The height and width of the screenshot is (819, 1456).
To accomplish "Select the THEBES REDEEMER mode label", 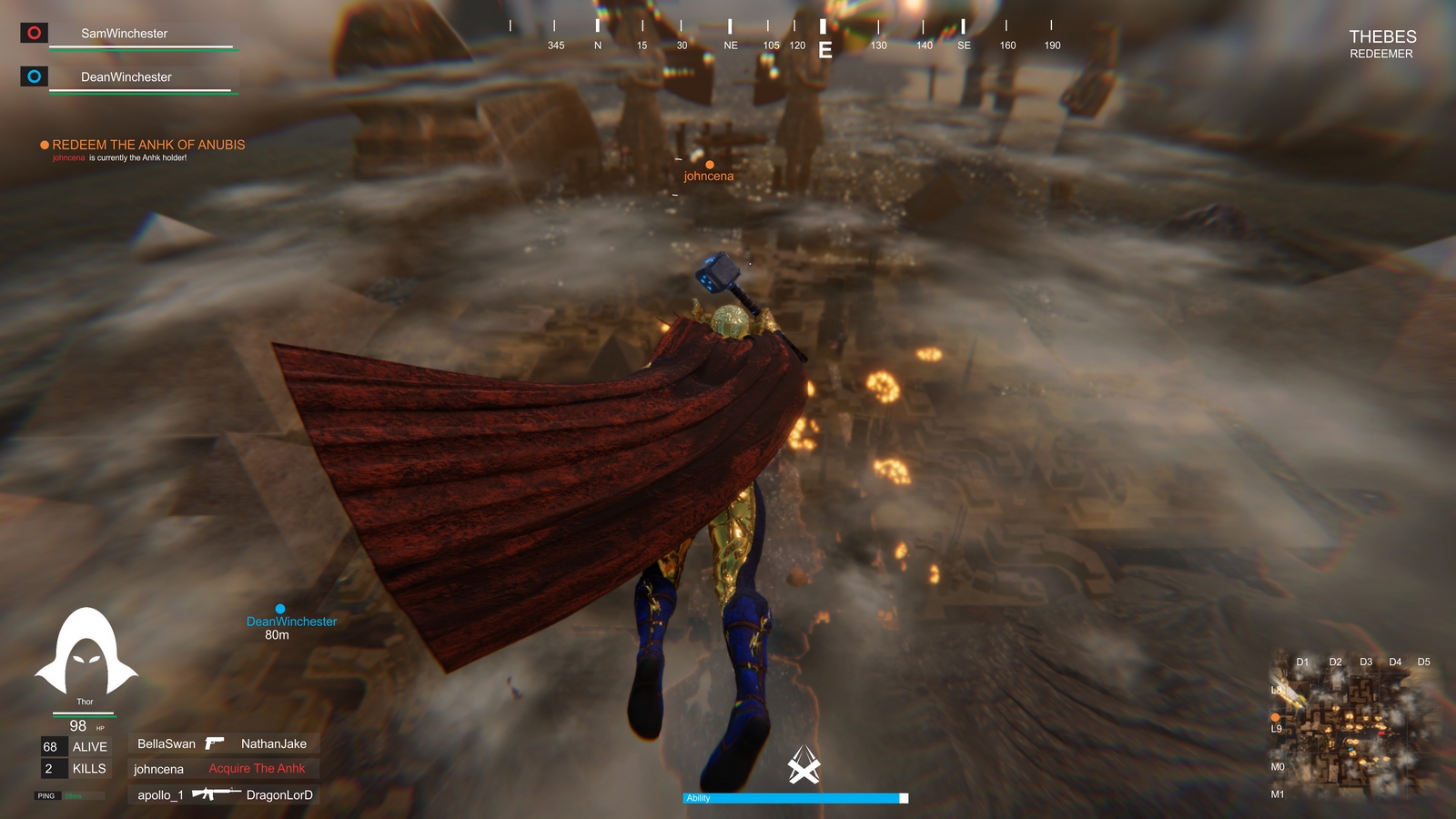I will coord(1382,44).
